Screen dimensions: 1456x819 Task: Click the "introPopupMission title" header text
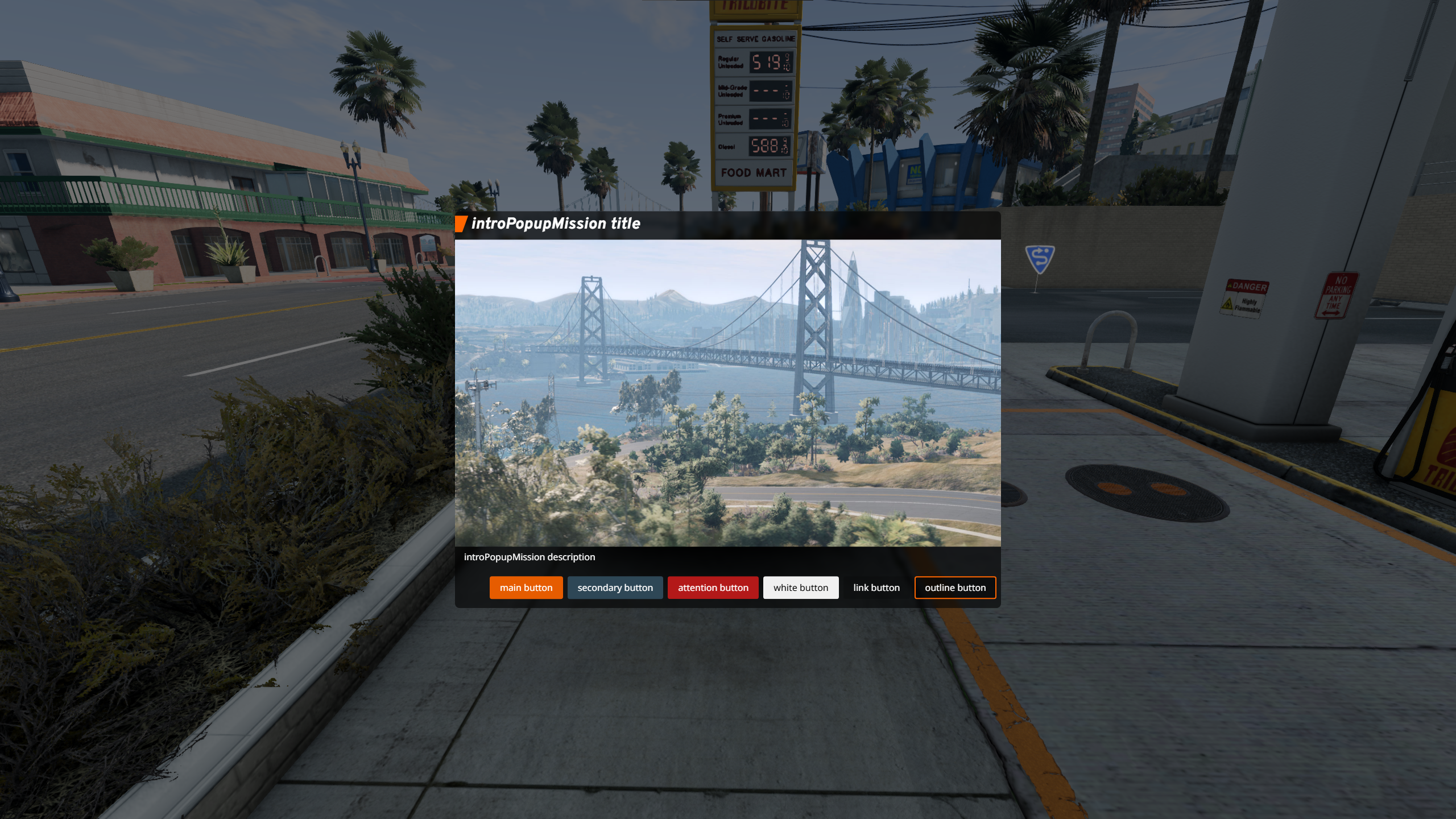tap(556, 224)
